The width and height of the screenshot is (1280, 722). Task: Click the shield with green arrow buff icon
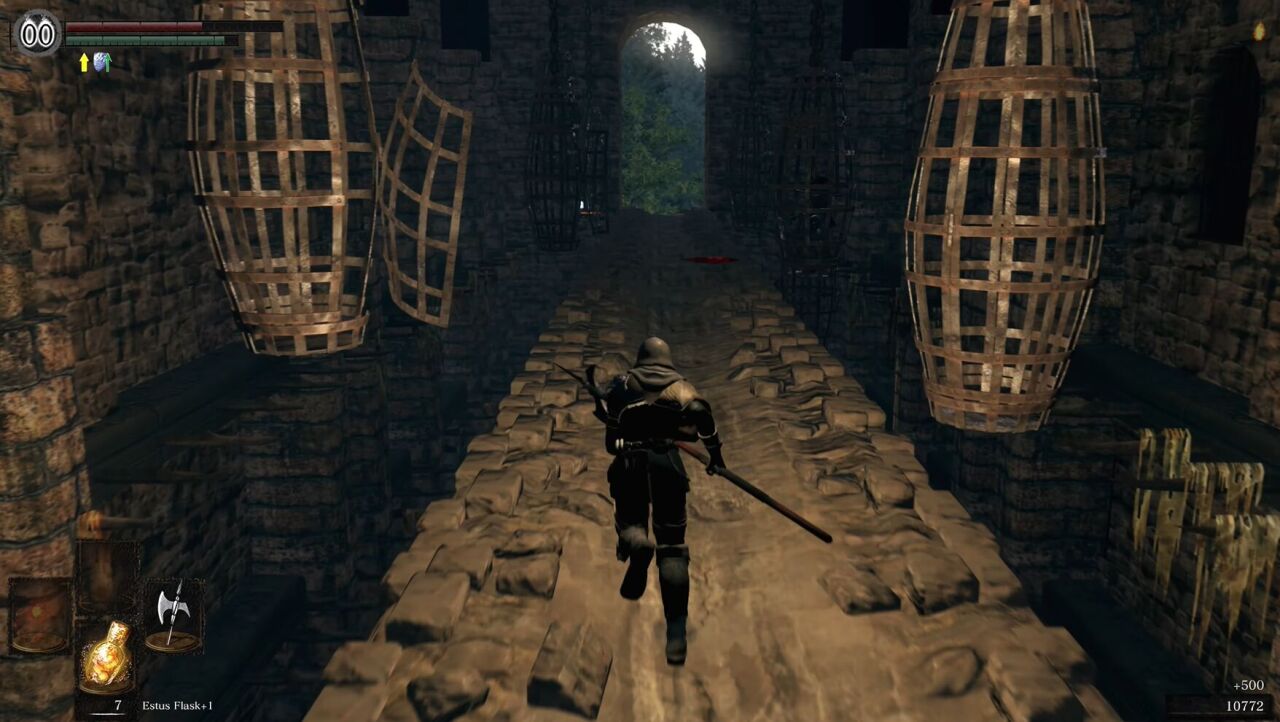[102, 62]
